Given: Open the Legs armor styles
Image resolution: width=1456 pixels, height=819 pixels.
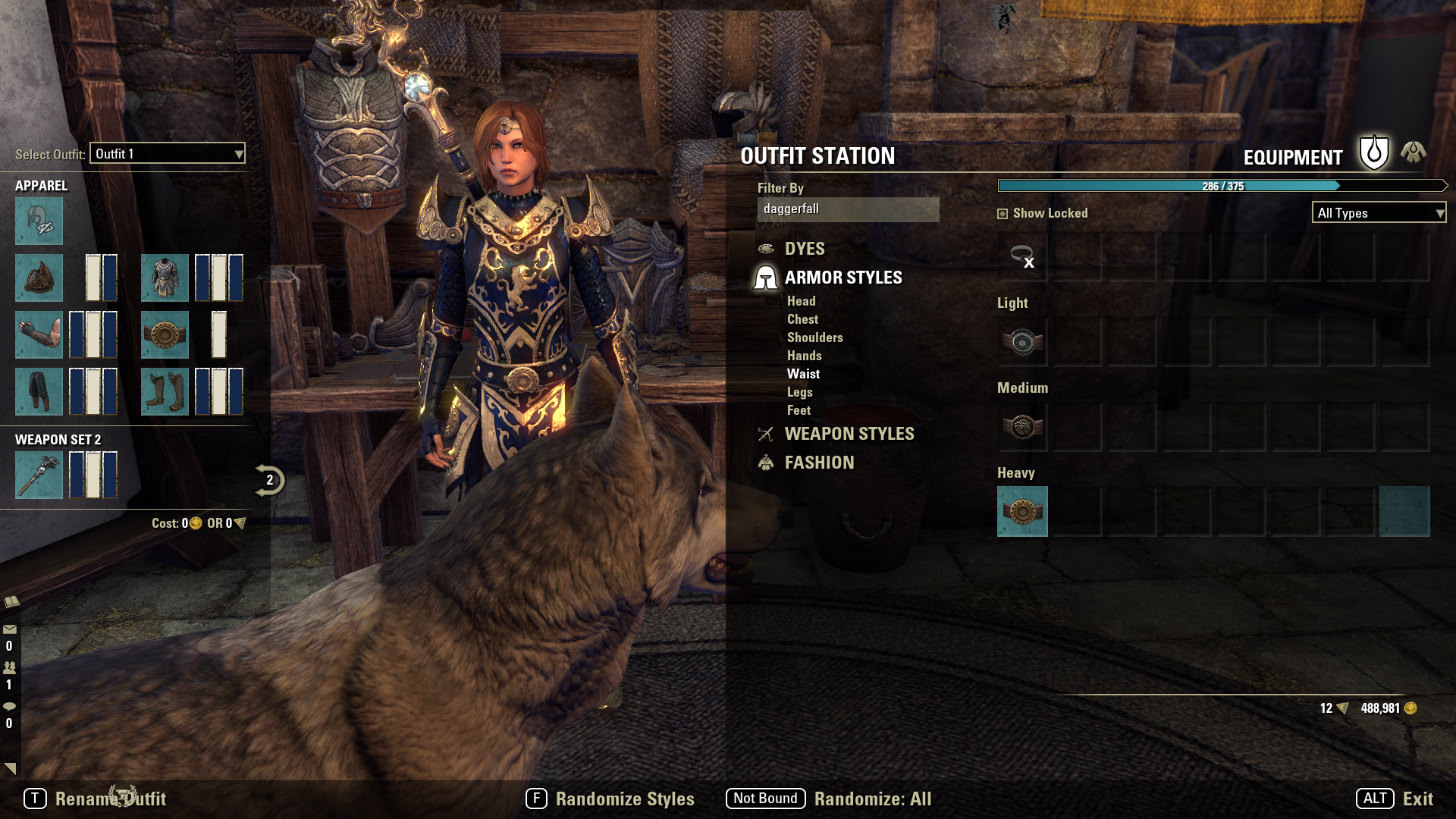Looking at the screenshot, I should coord(799,392).
